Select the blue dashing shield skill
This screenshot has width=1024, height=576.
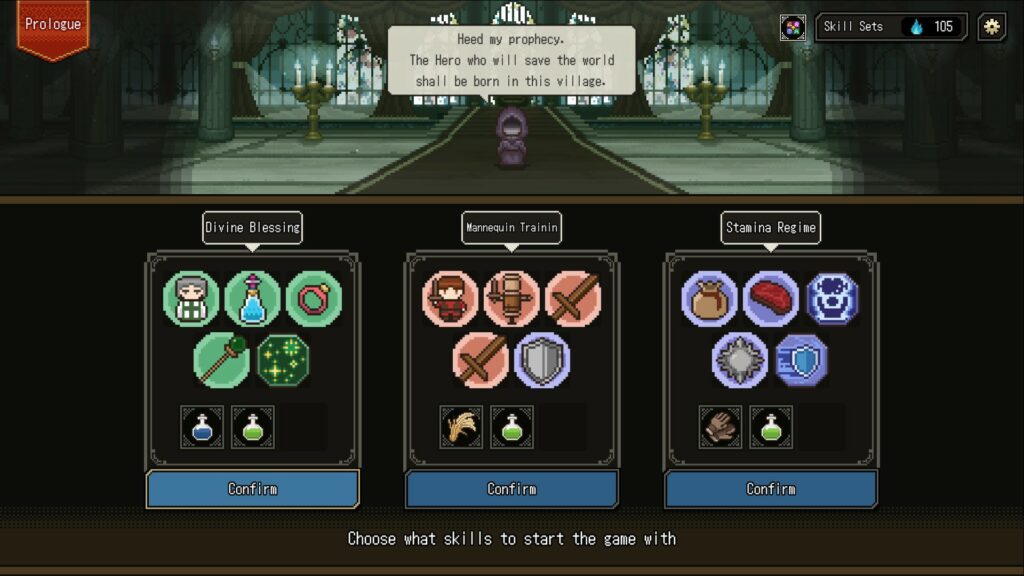pyautogui.click(x=802, y=360)
